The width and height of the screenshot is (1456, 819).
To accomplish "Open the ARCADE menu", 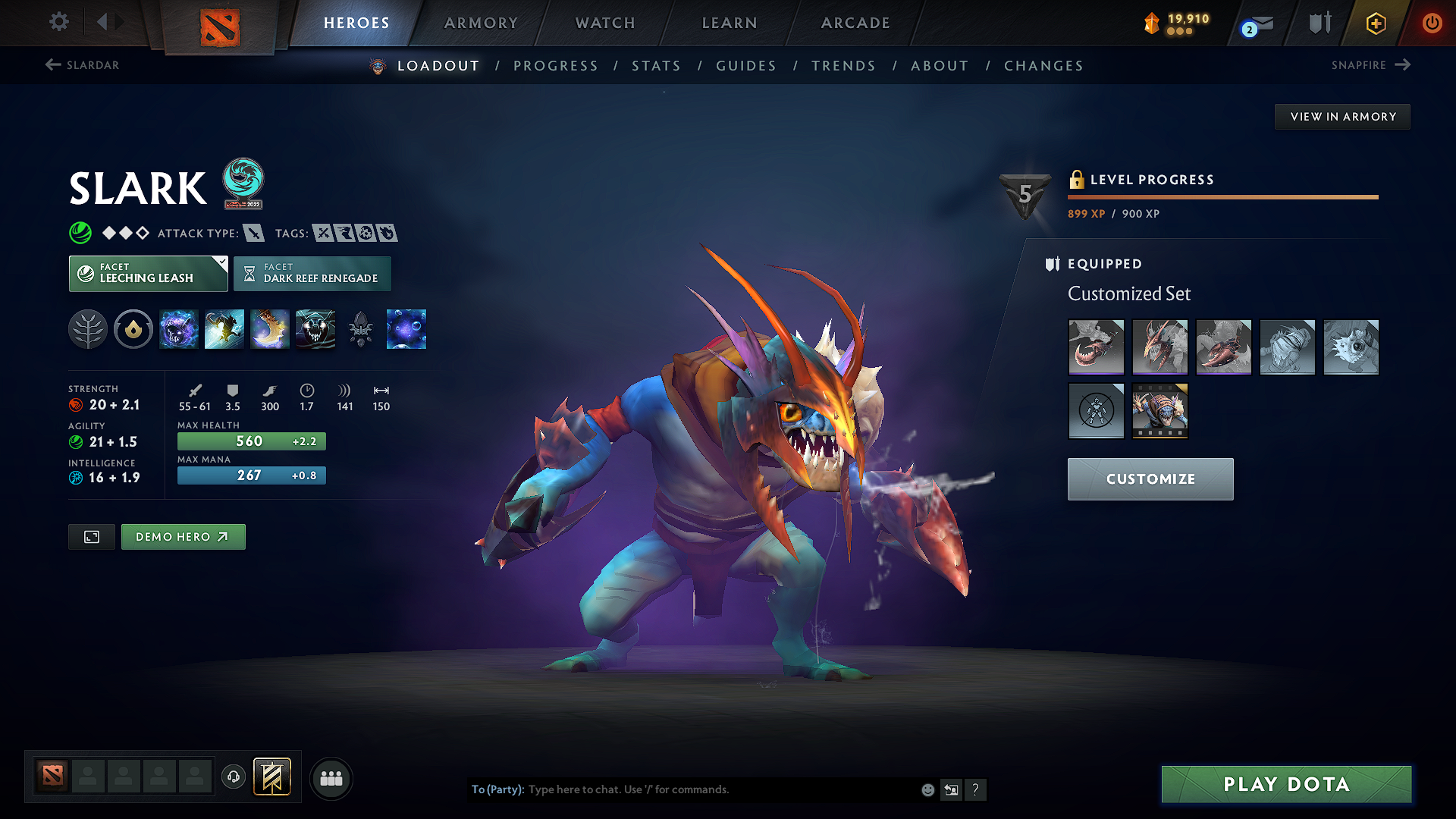I will (x=855, y=23).
